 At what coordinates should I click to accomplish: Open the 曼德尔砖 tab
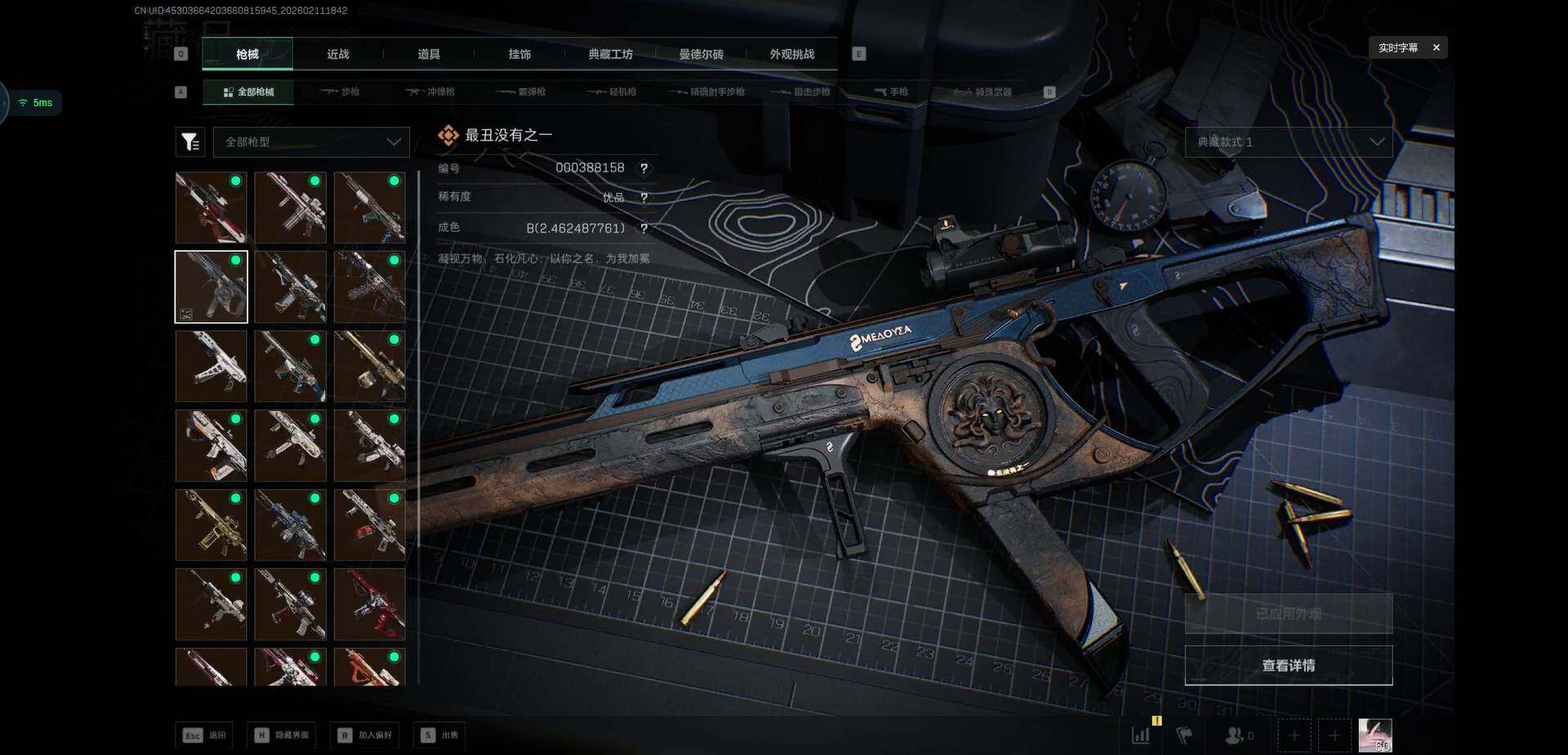click(701, 54)
